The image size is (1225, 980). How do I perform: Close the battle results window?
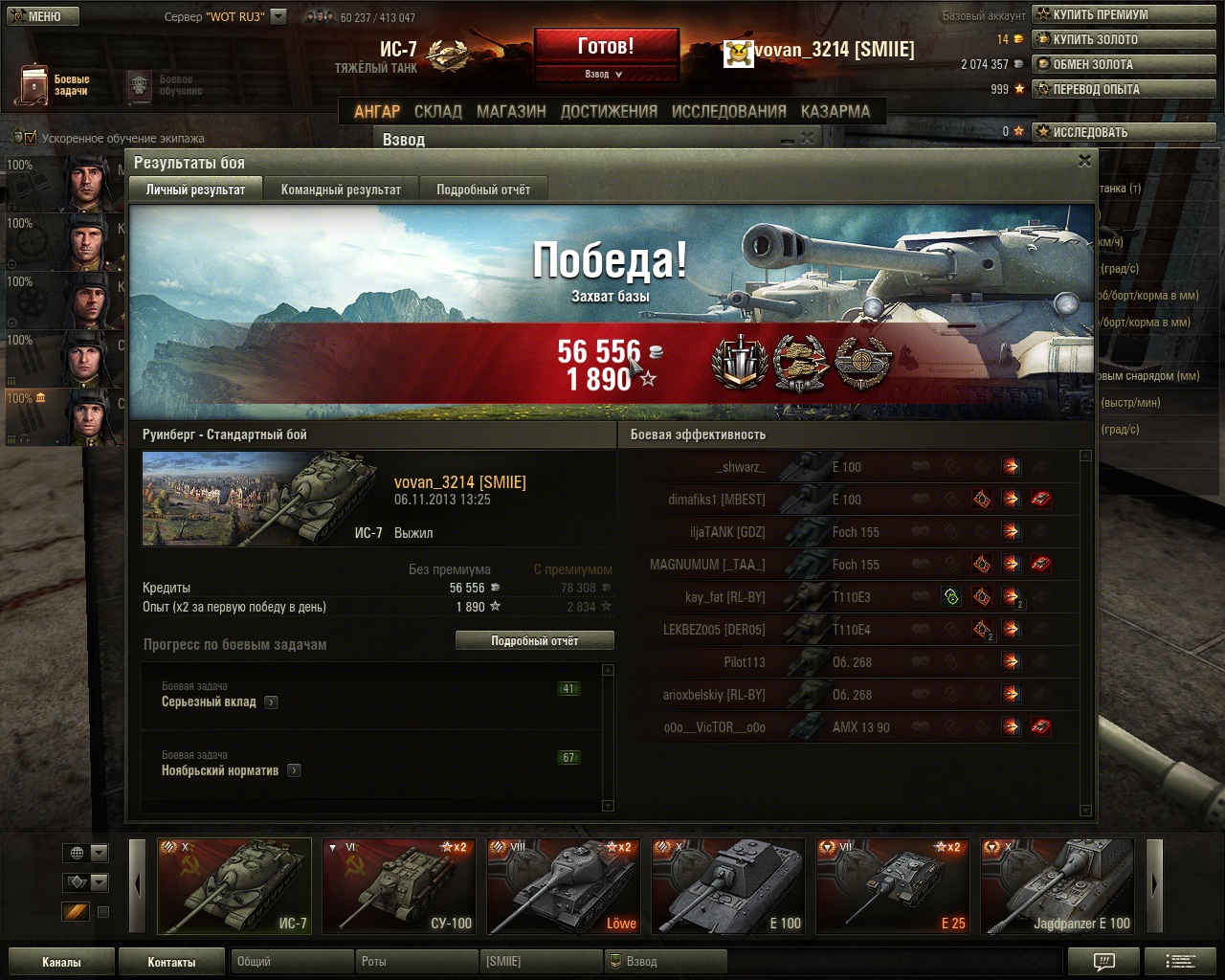[x=1084, y=162]
